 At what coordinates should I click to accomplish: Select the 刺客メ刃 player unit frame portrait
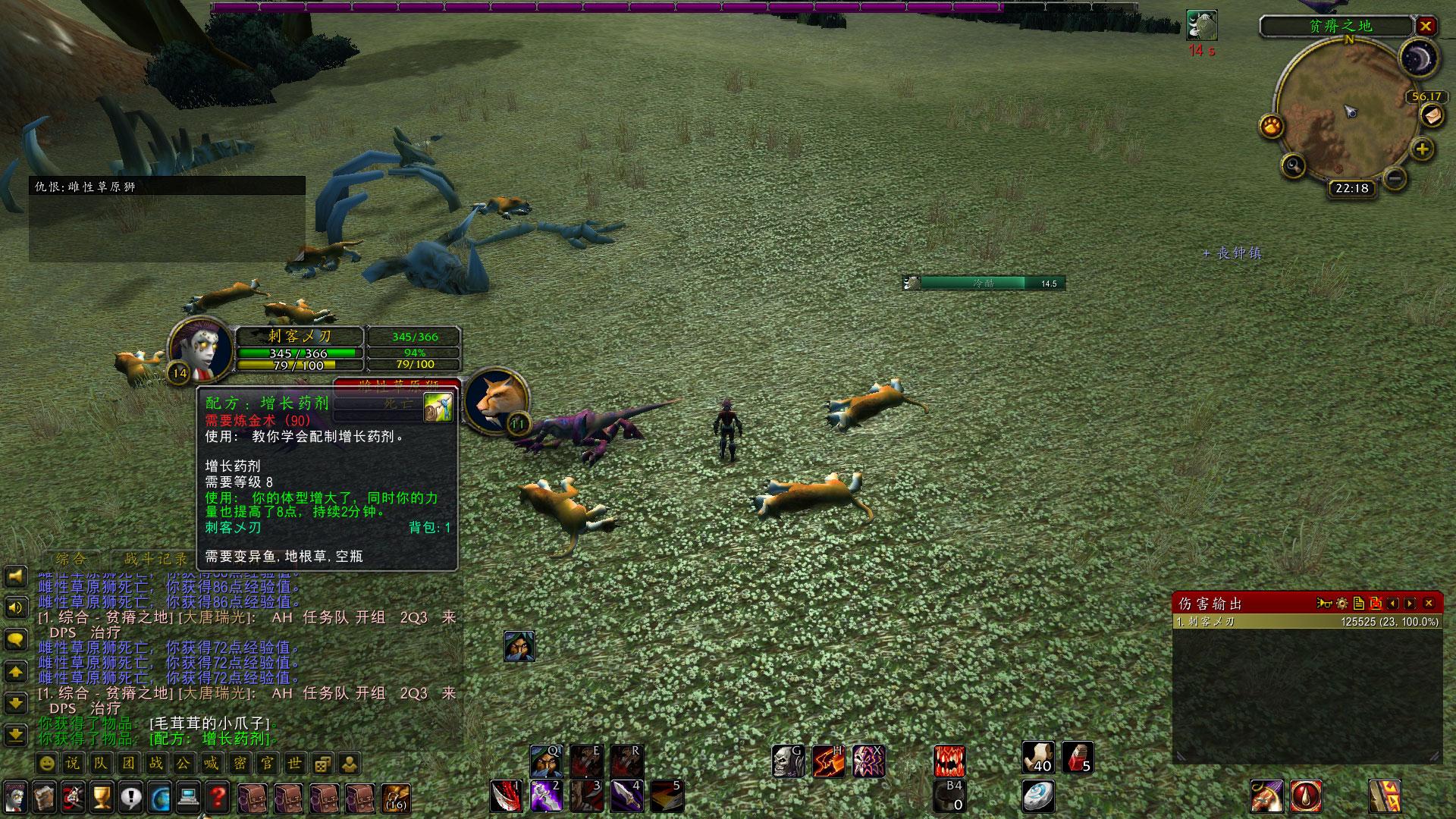tap(201, 350)
